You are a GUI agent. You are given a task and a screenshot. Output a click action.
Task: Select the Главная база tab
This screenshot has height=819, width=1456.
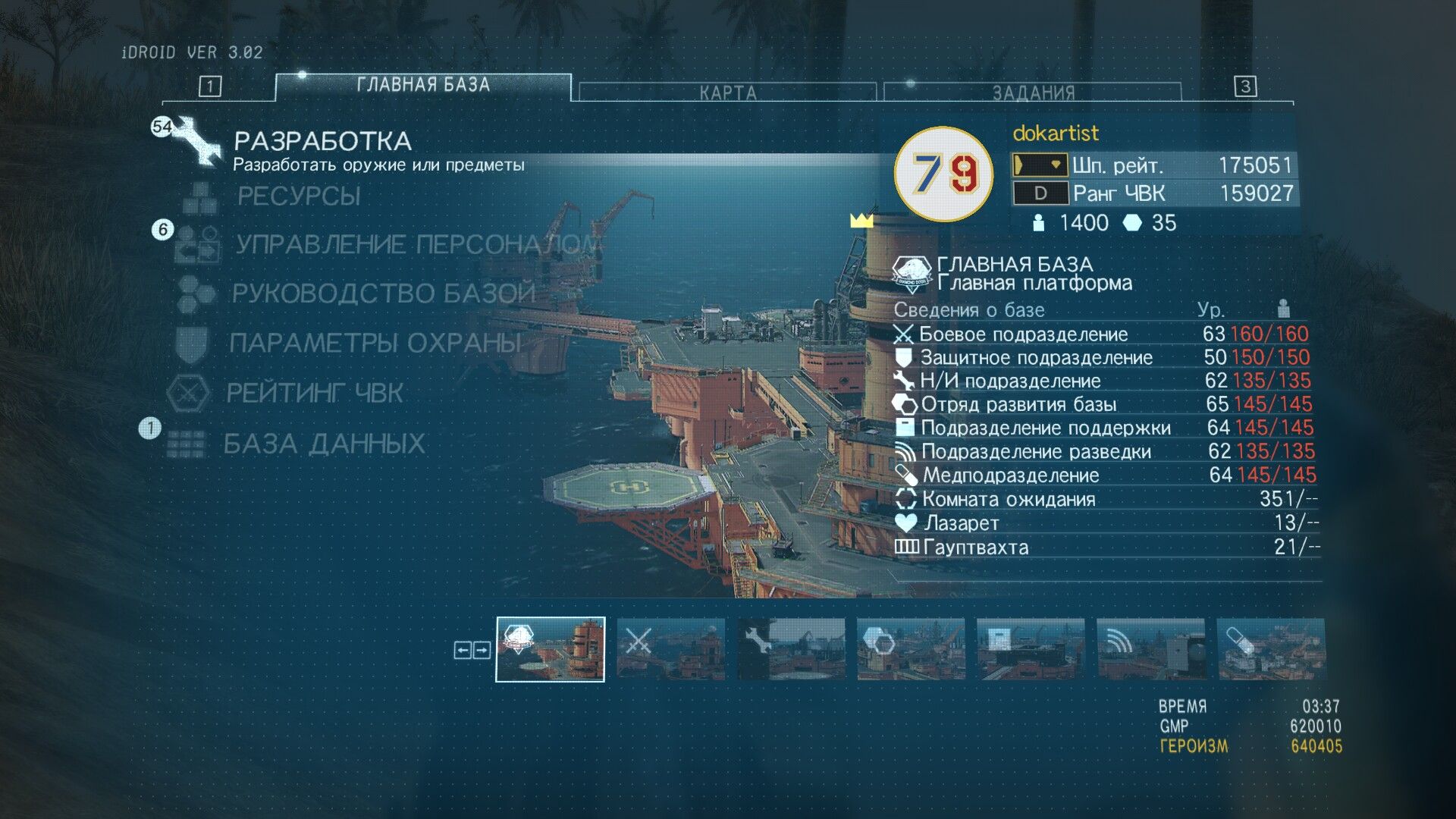(423, 86)
